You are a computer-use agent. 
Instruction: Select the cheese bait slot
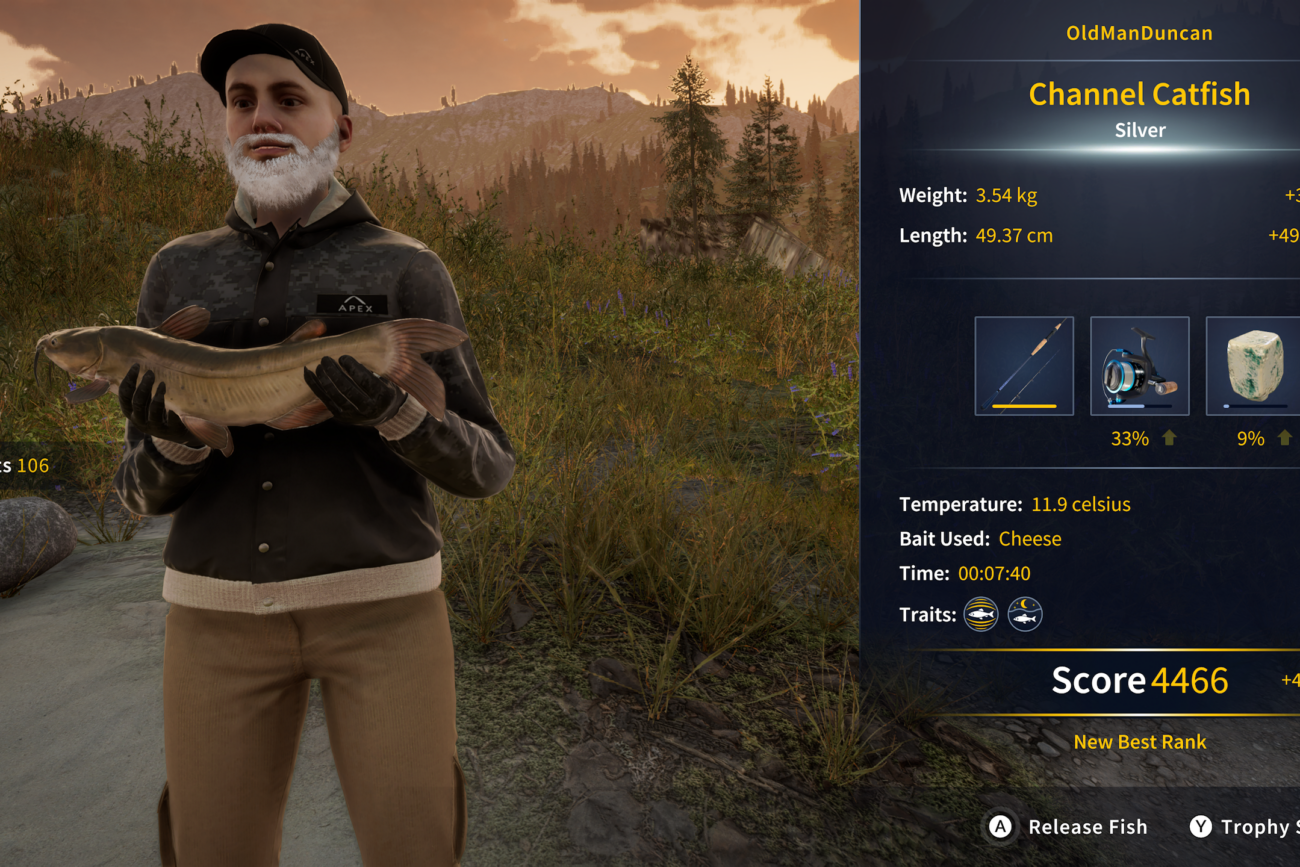tap(1254, 366)
